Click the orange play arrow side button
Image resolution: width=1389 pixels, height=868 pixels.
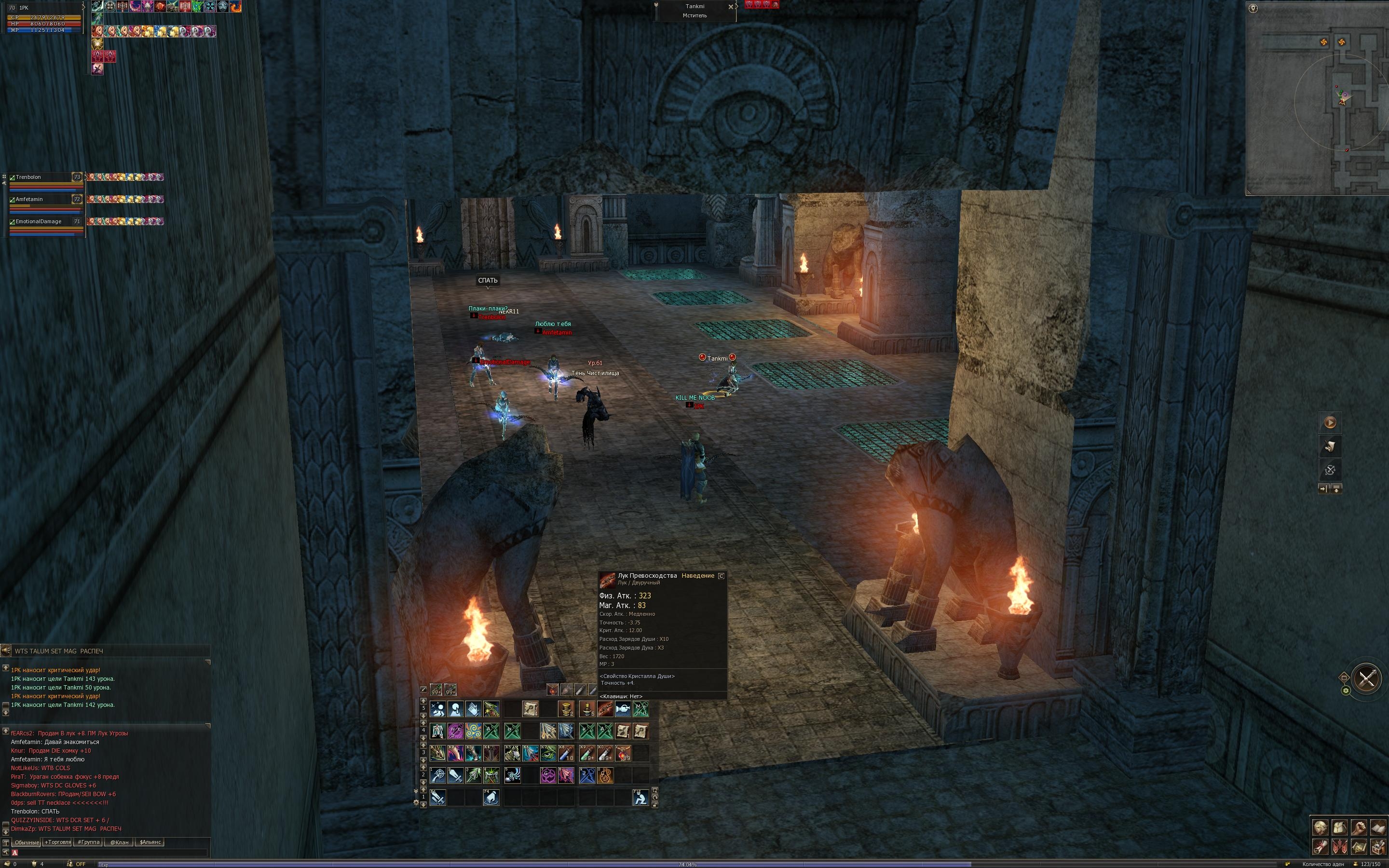click(x=1330, y=422)
